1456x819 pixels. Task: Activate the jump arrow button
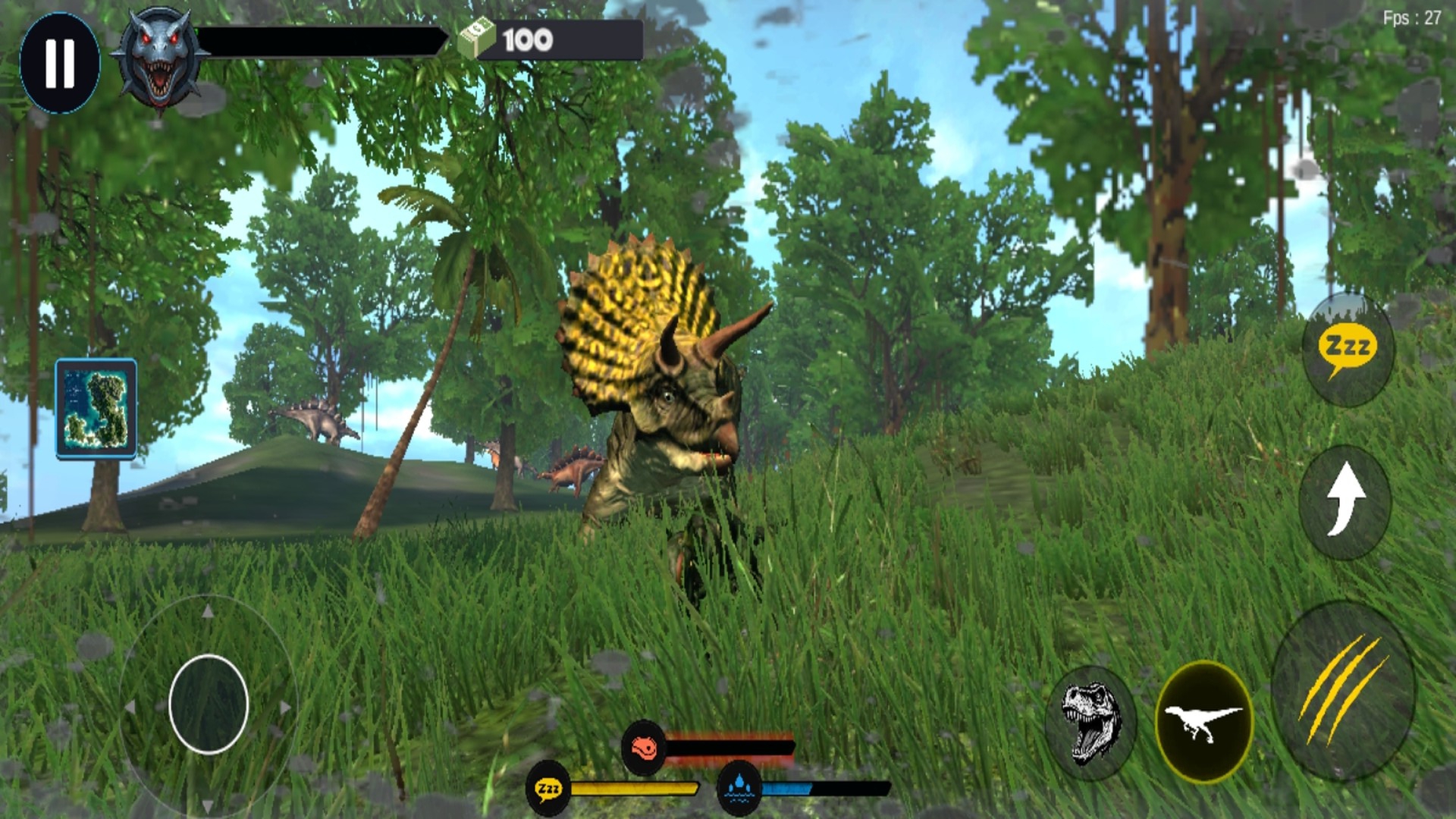tap(1345, 501)
